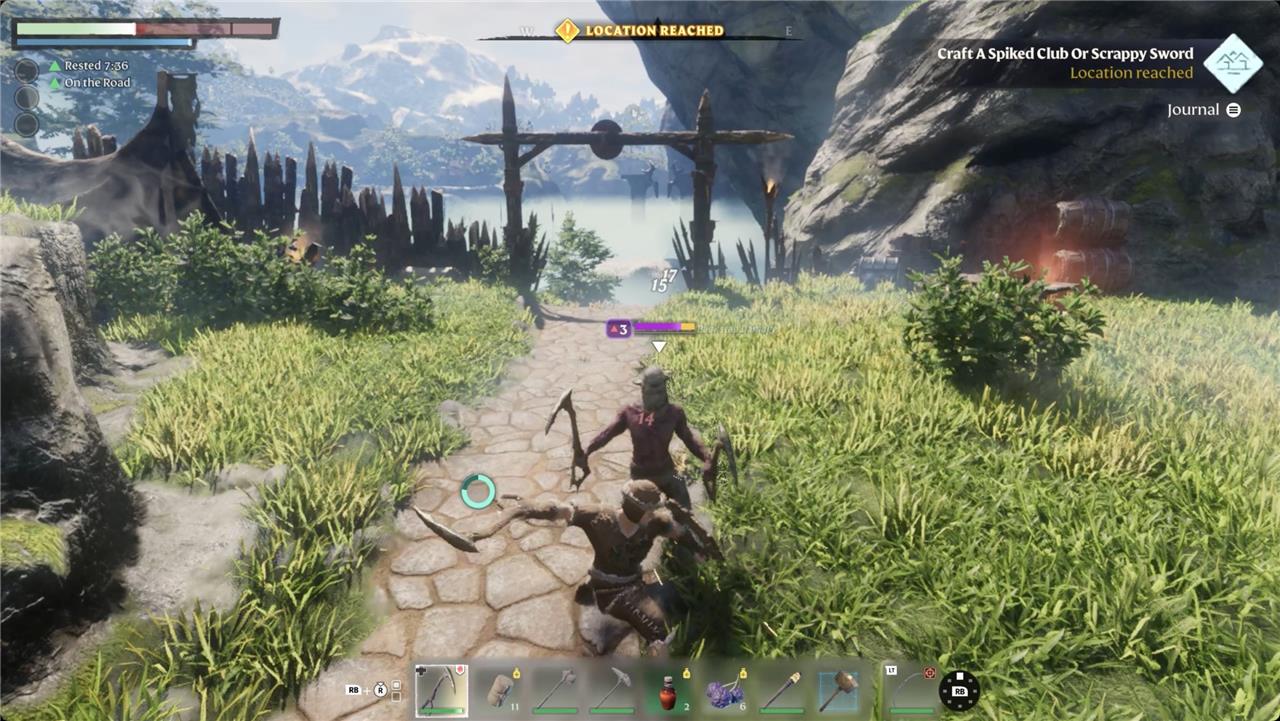Screen dimensions: 1280x721
Task: Open the Craft A Spiked Club quest tracker
Action: point(1065,54)
